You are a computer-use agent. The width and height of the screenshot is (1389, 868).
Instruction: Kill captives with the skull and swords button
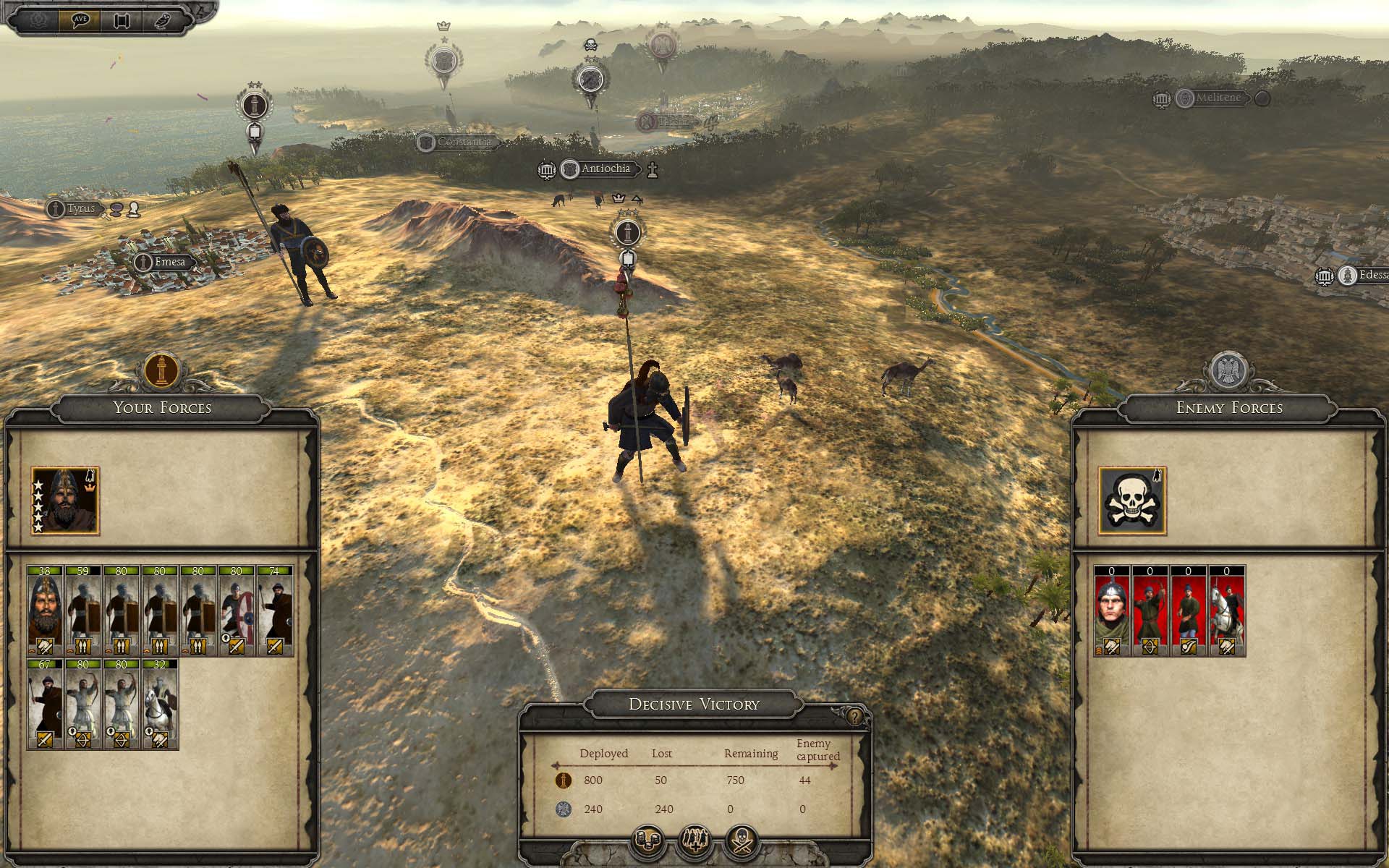pyautogui.click(x=742, y=841)
